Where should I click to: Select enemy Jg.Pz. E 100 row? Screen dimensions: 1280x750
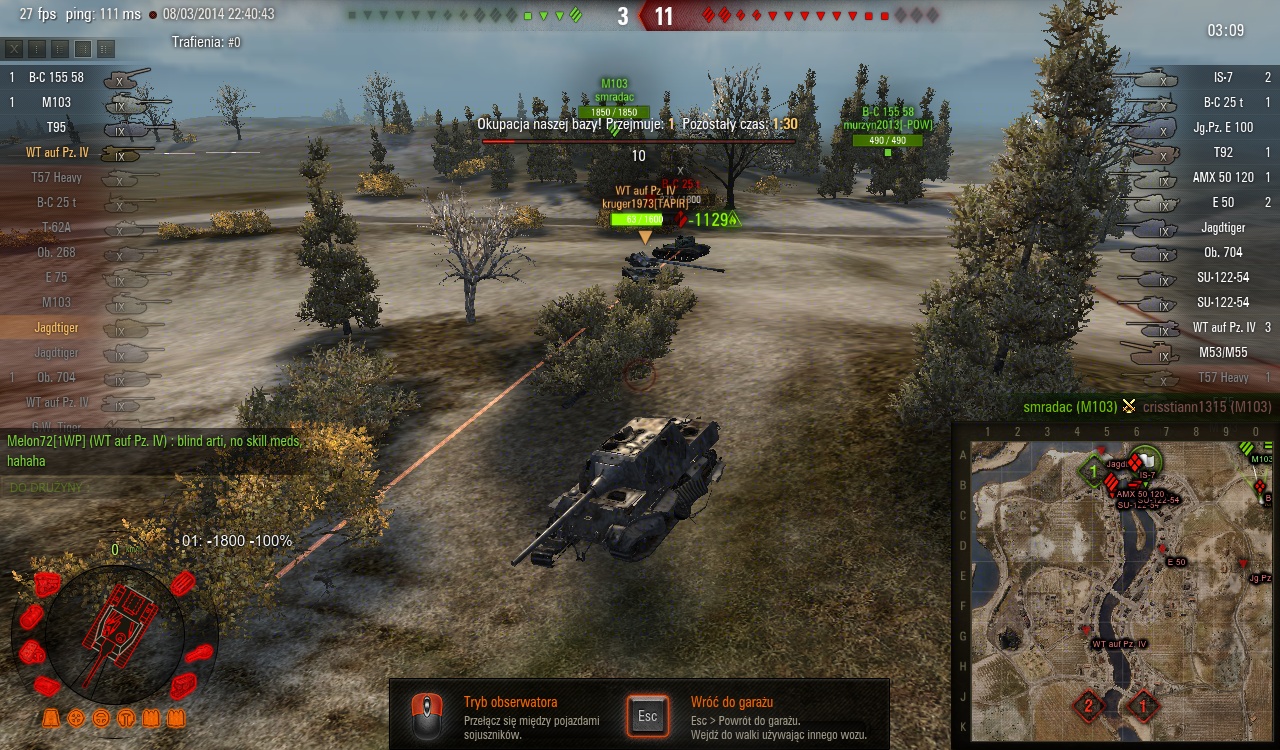[1222, 127]
